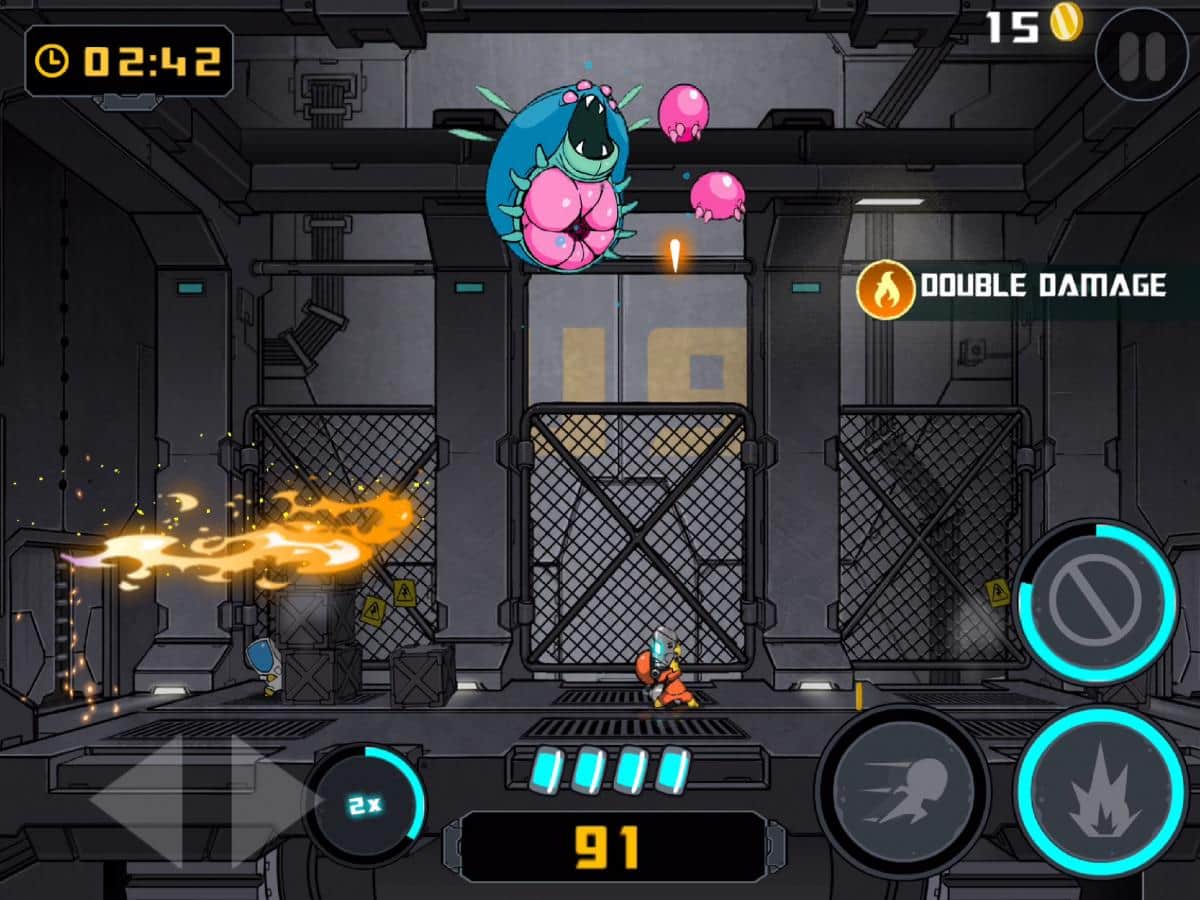Tap the crossed-circle ability button

point(1095,603)
